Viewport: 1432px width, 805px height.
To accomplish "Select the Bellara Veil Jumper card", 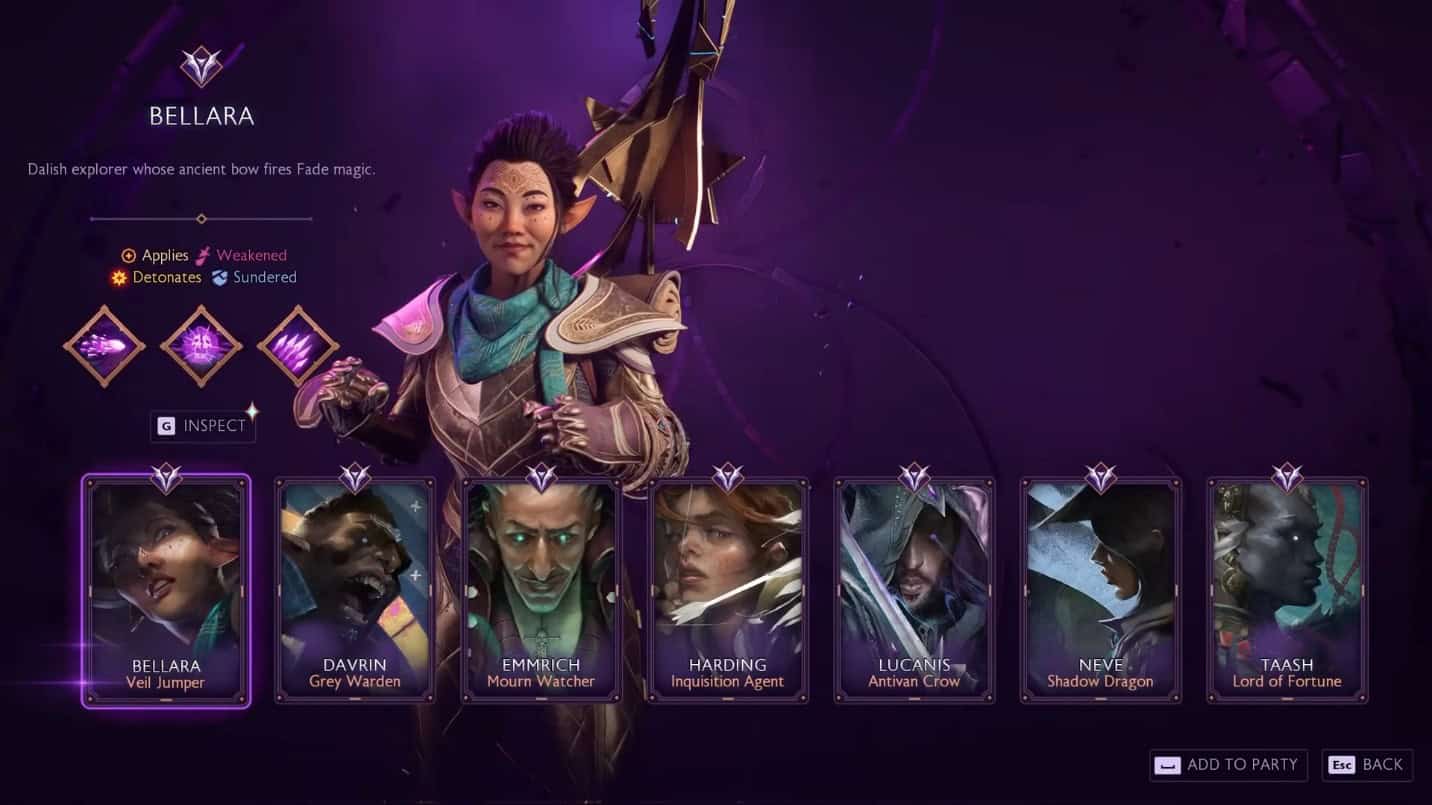I will pyautogui.click(x=166, y=590).
